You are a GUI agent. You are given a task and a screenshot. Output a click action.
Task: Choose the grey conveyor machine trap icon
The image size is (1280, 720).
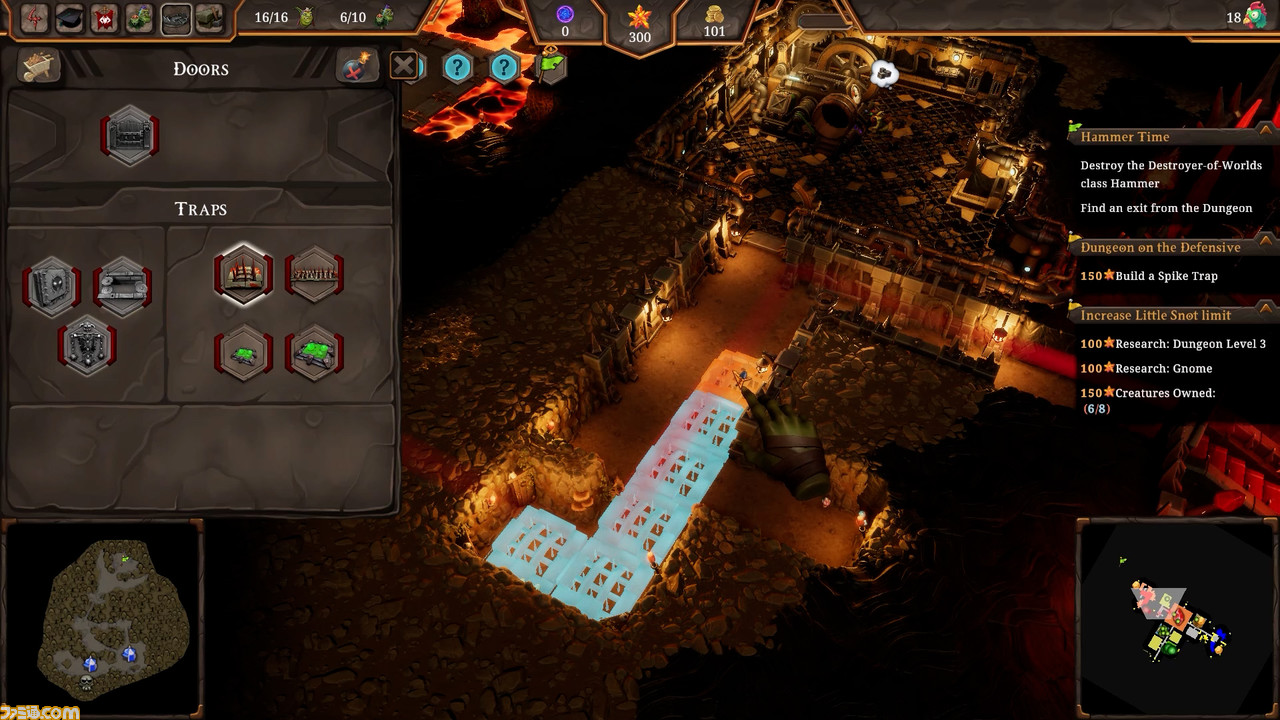coord(122,286)
